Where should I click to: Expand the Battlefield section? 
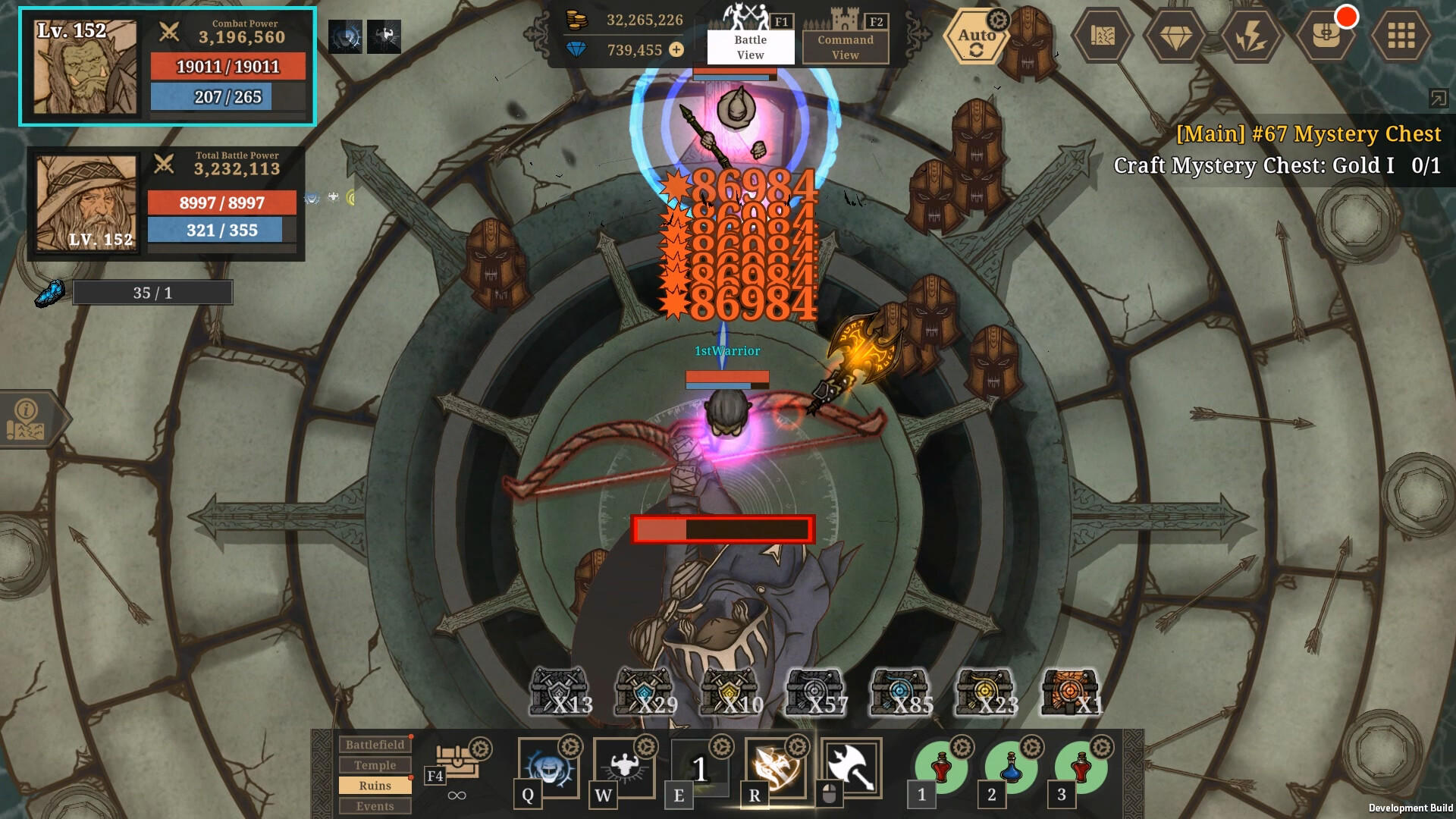coord(375,744)
